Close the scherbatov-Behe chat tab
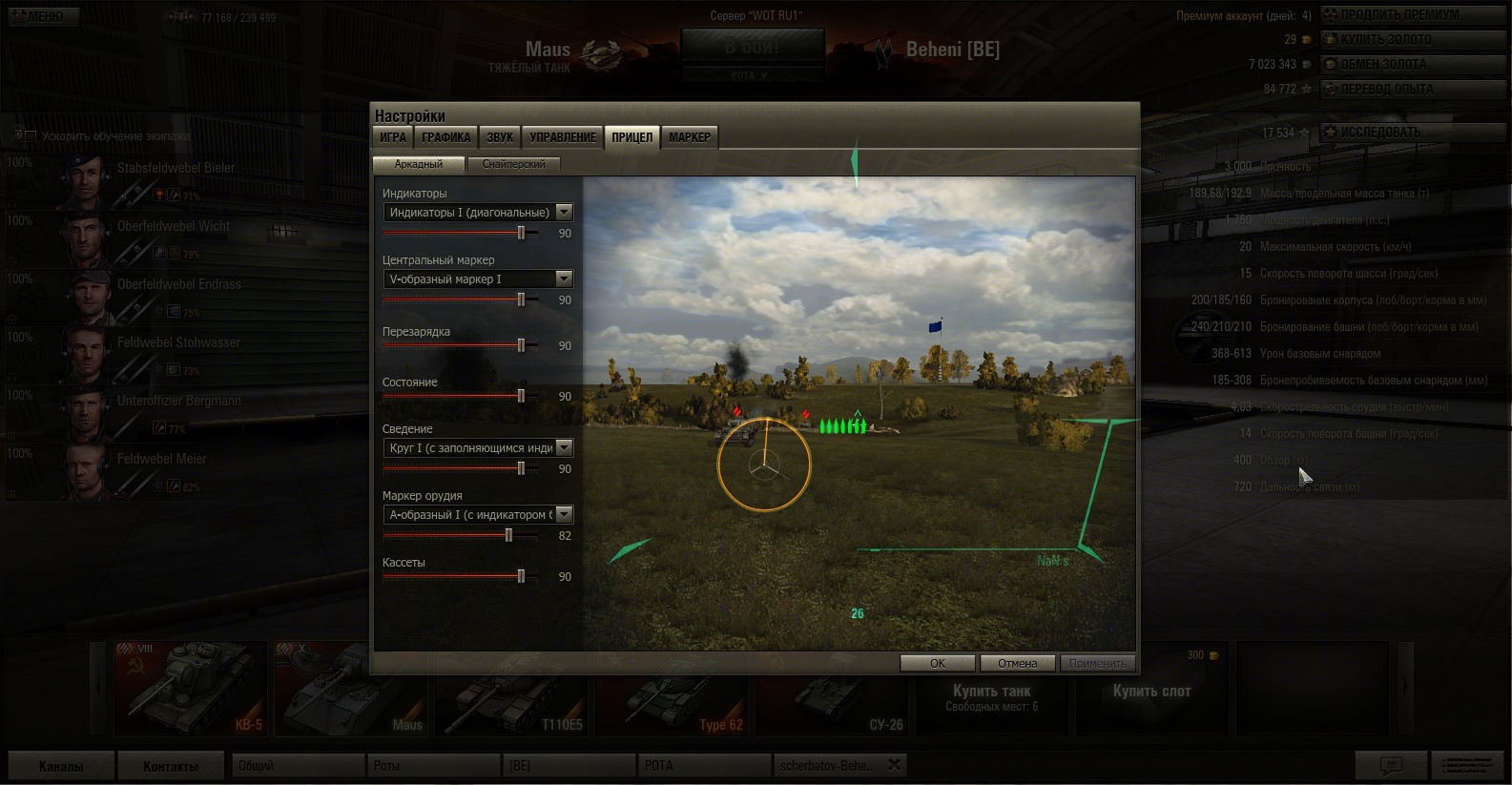The width and height of the screenshot is (1512, 785). pyautogui.click(x=894, y=765)
